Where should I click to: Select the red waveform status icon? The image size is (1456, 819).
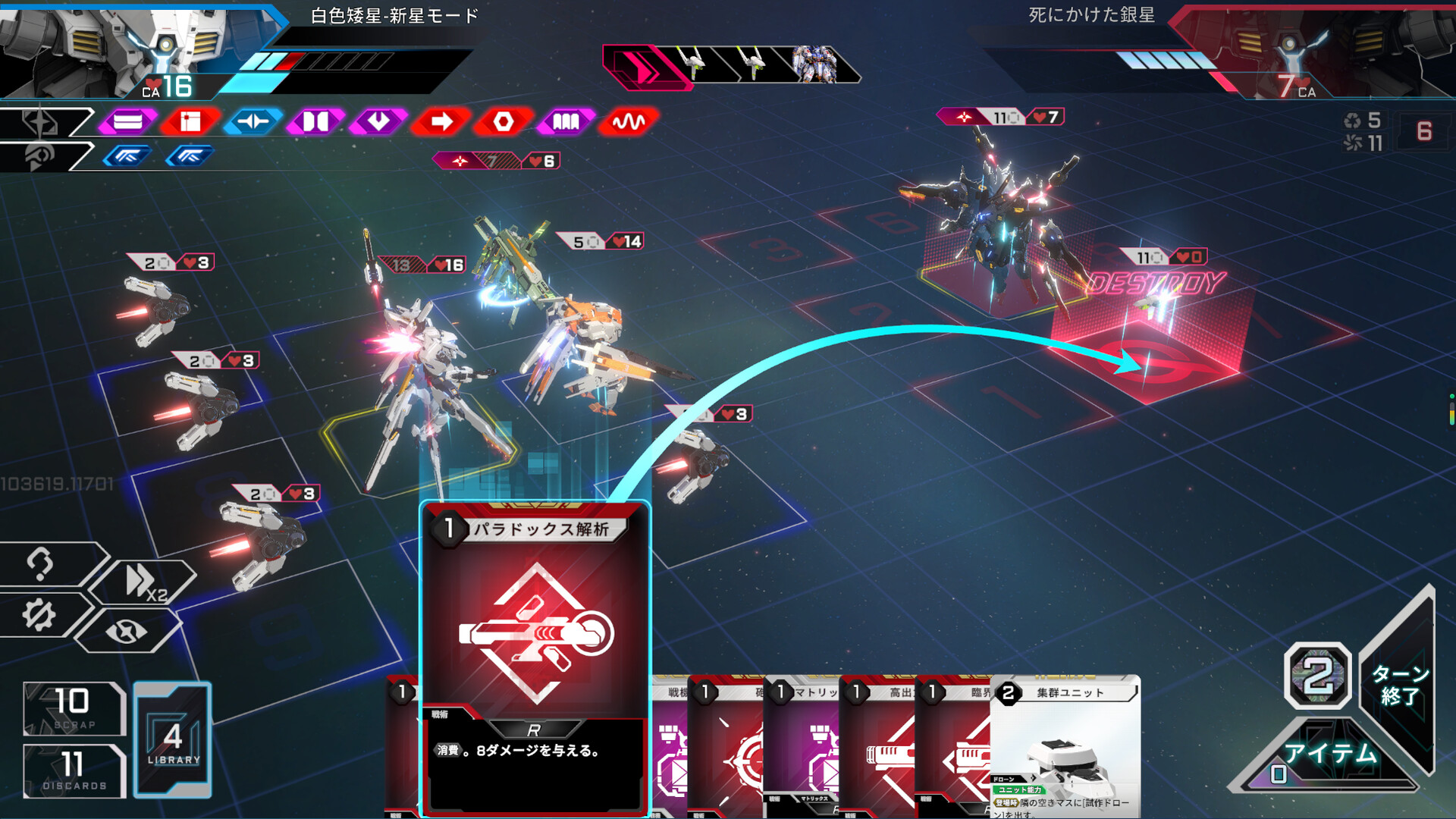628,121
